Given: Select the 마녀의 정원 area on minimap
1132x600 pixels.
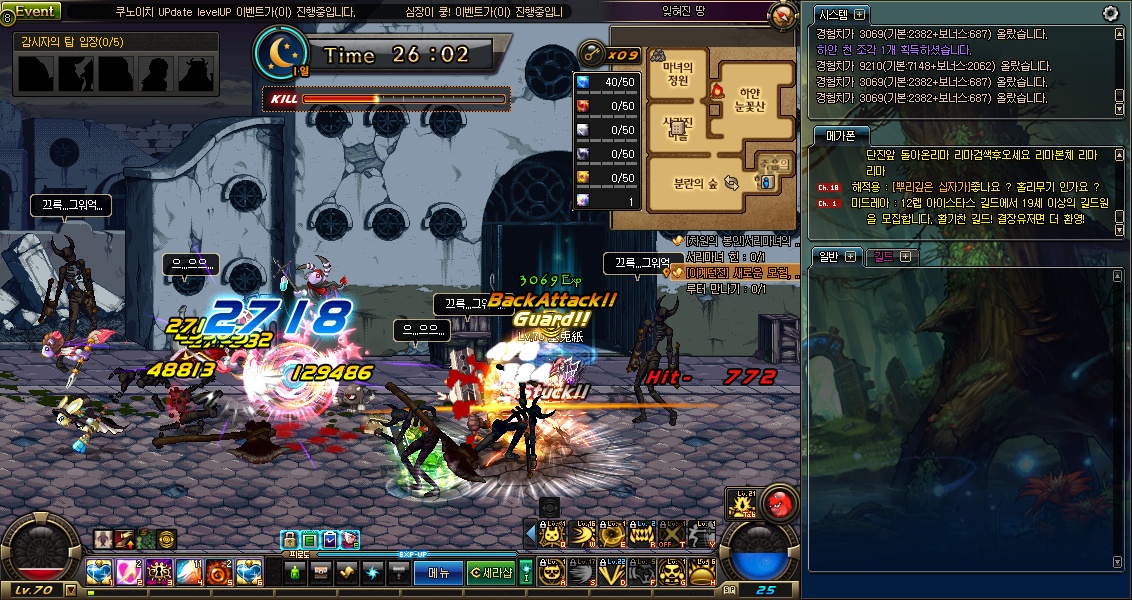Looking at the screenshot, I should 678,75.
